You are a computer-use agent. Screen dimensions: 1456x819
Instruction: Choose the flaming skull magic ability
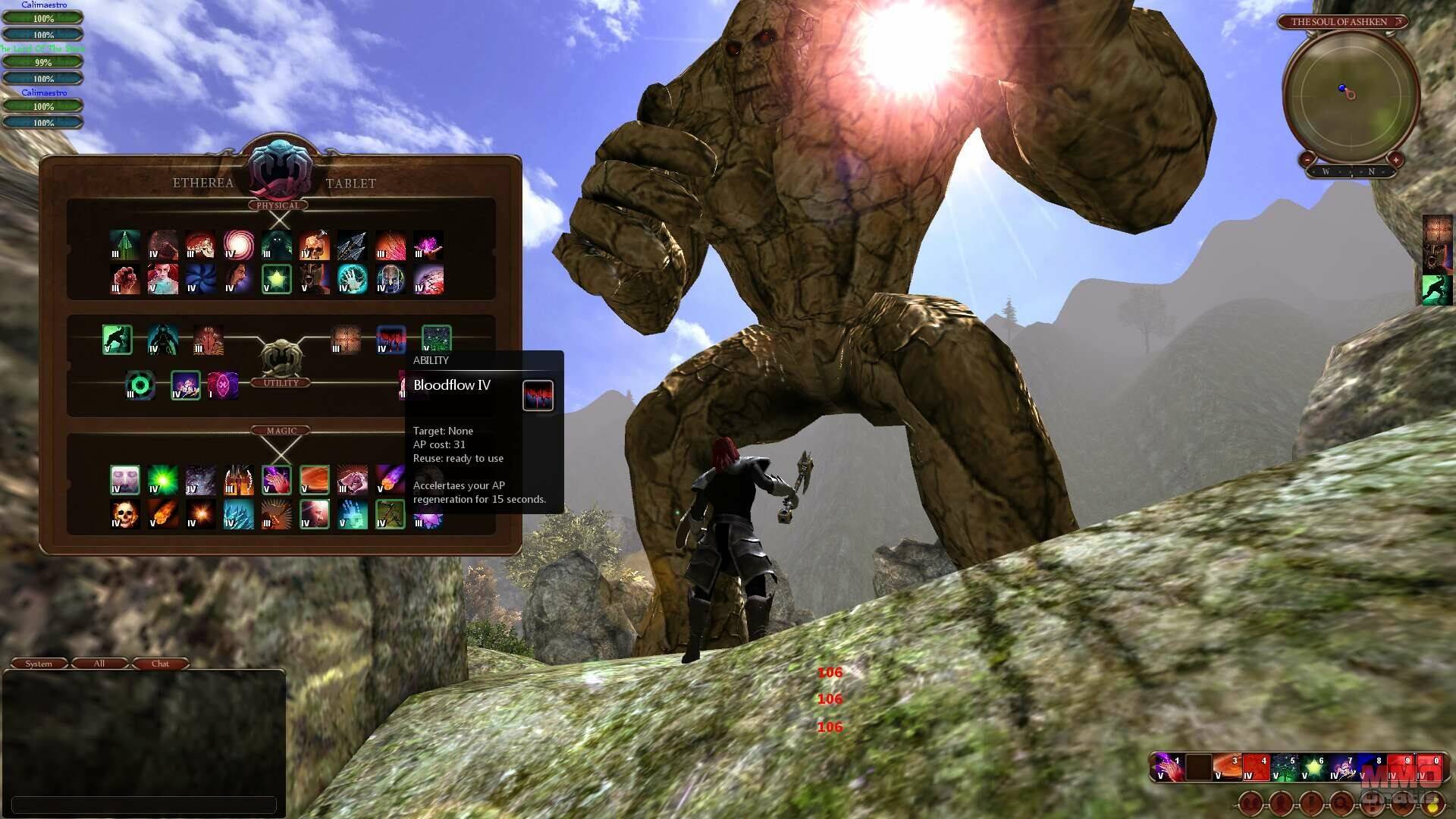(x=125, y=514)
